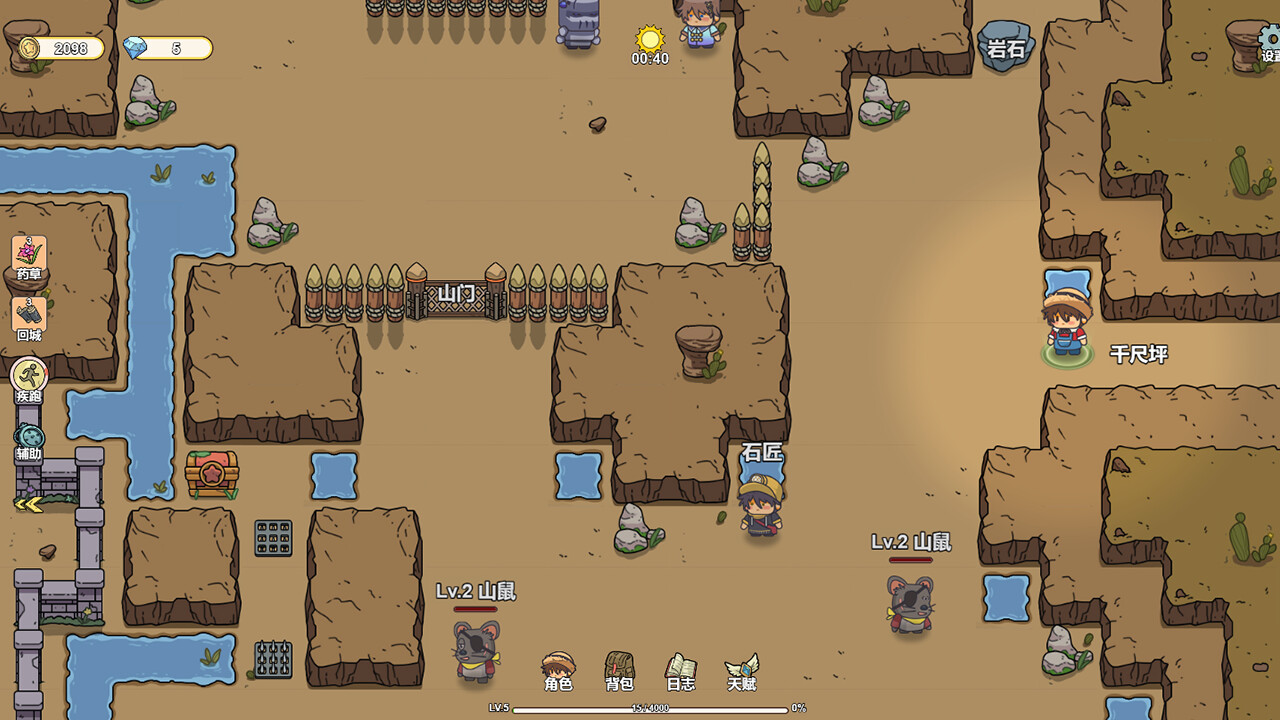Image resolution: width=1280 pixels, height=720 pixels.
Task: Open the 日志 journal log
Action: pyautogui.click(x=680, y=669)
